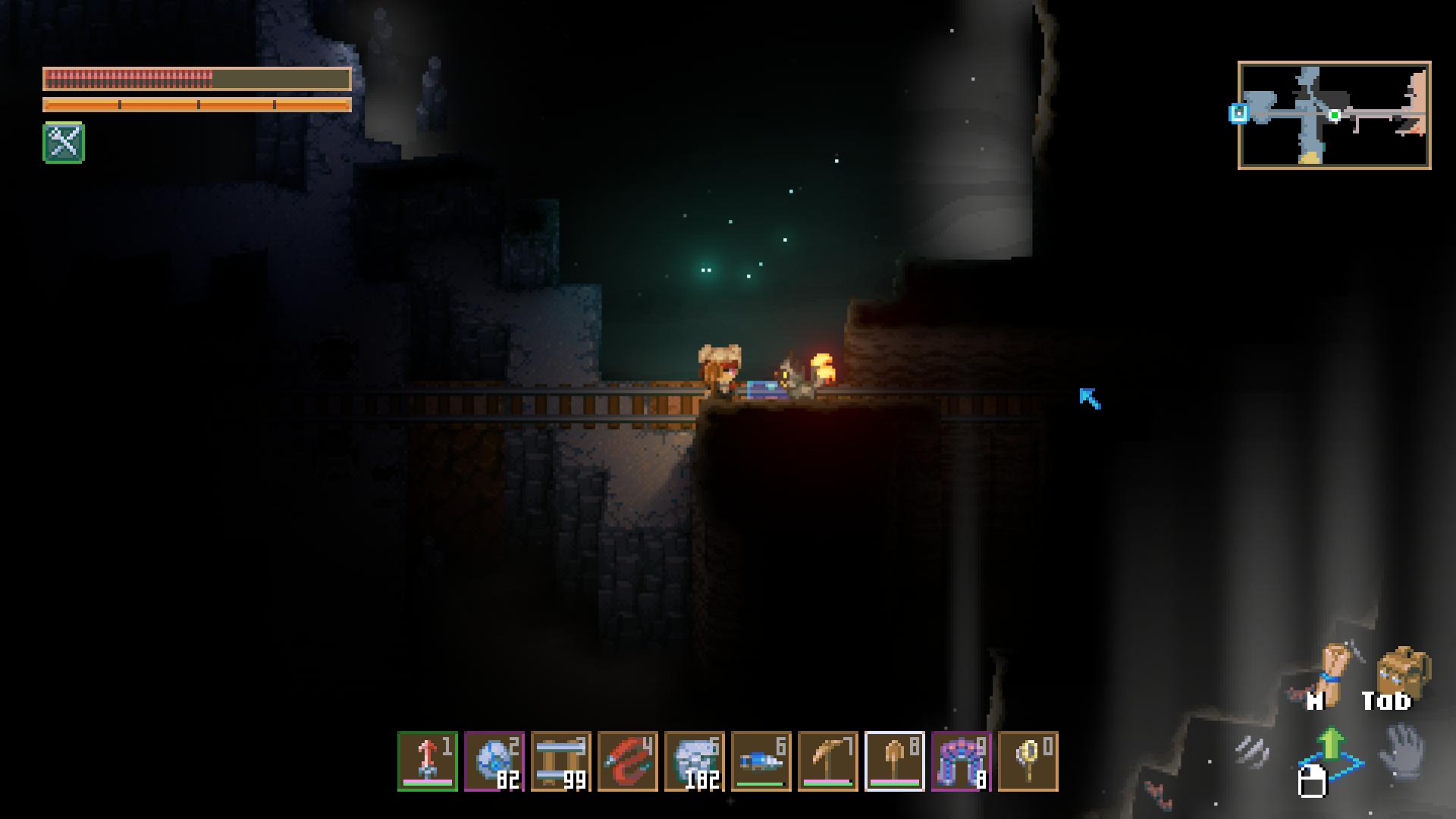
Task: Pick the grey stone block stack
Action: [x=695, y=761]
